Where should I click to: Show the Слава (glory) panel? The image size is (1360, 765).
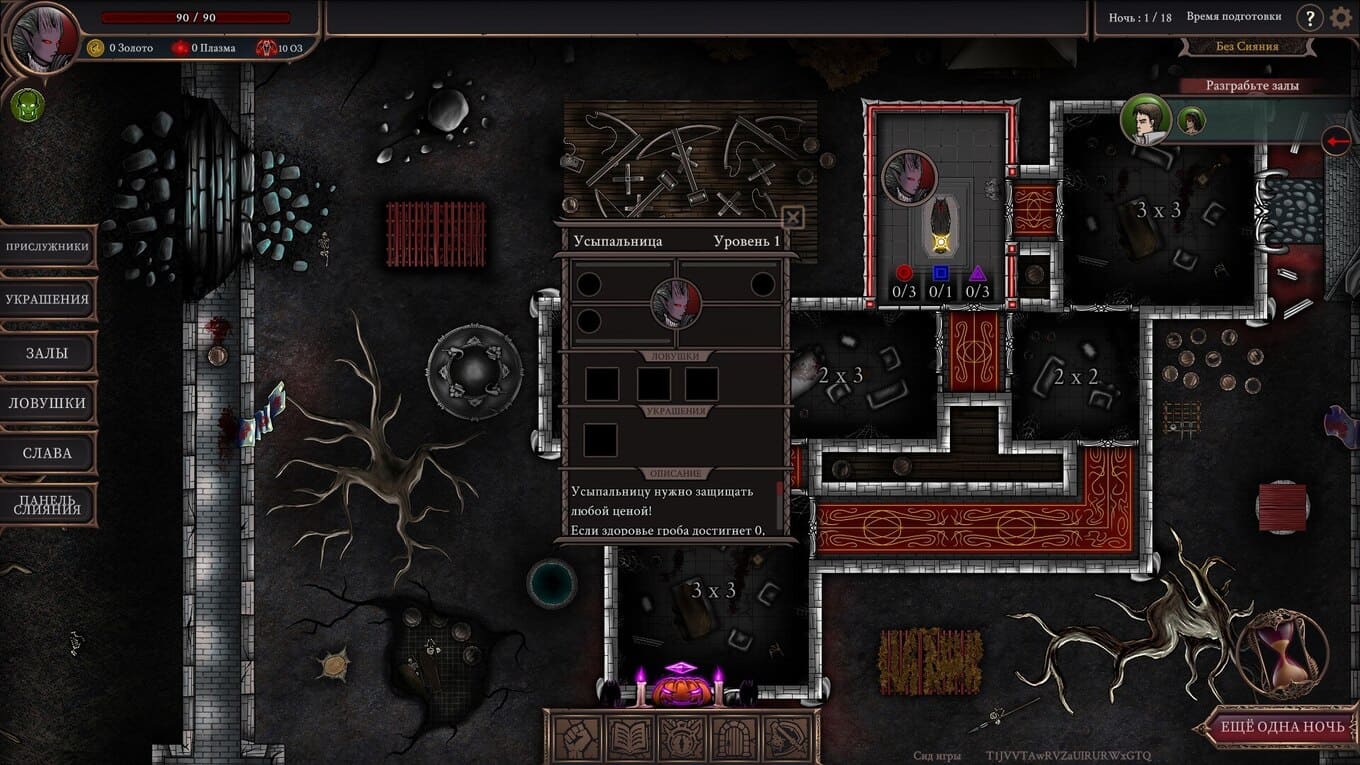pyautogui.click(x=47, y=453)
